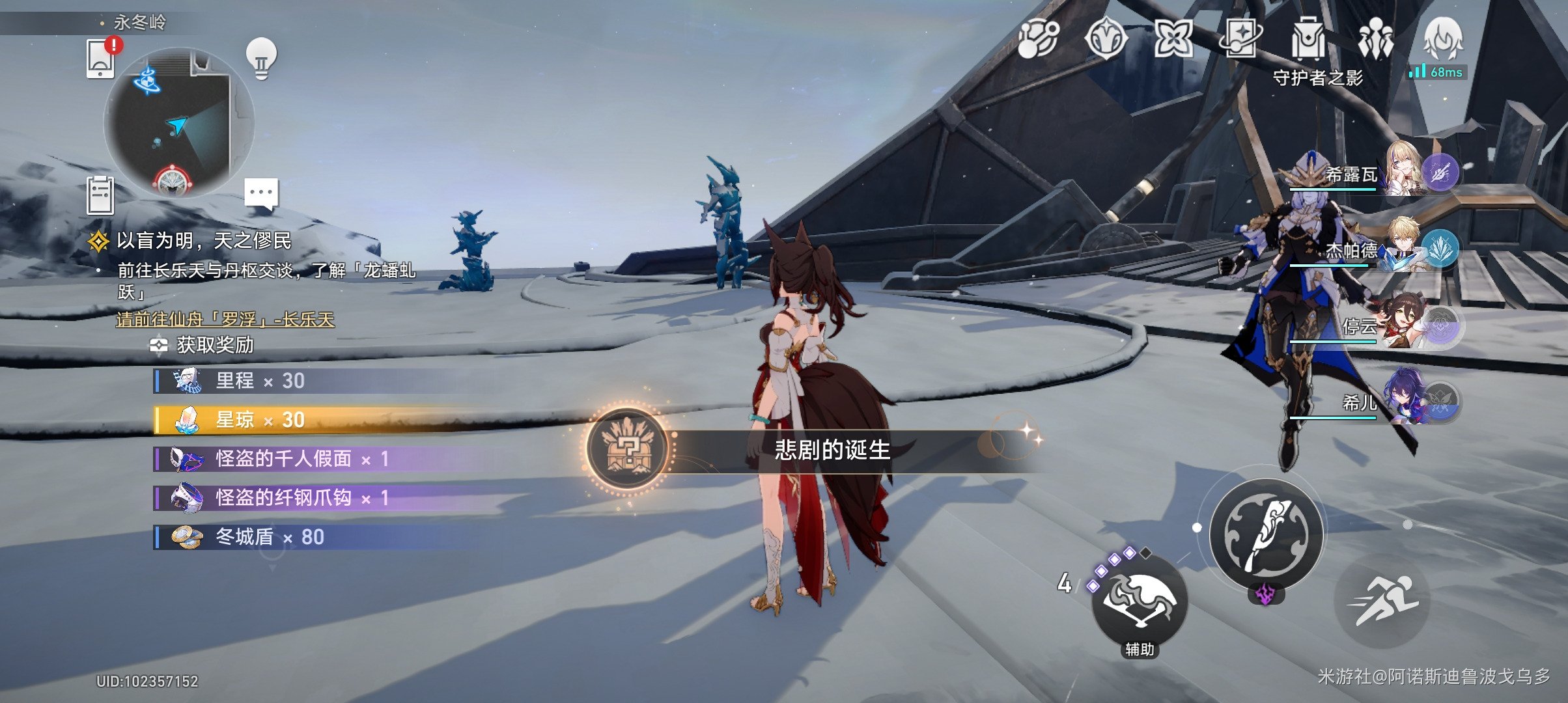Viewport: 1568px width, 703px height.
Task: Open the four-petal flower icon
Action: 1173,38
